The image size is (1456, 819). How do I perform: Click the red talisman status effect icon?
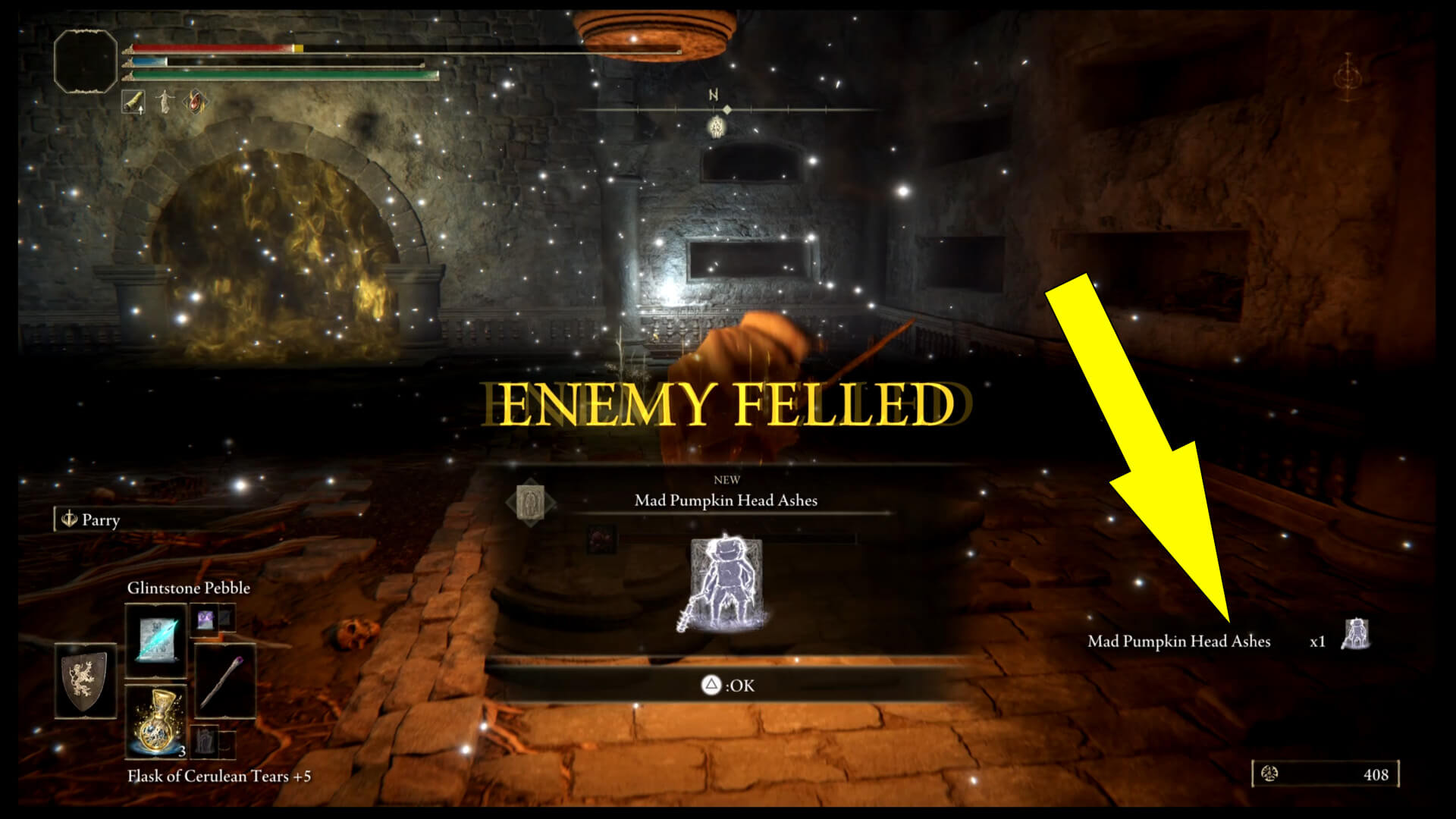[195, 101]
